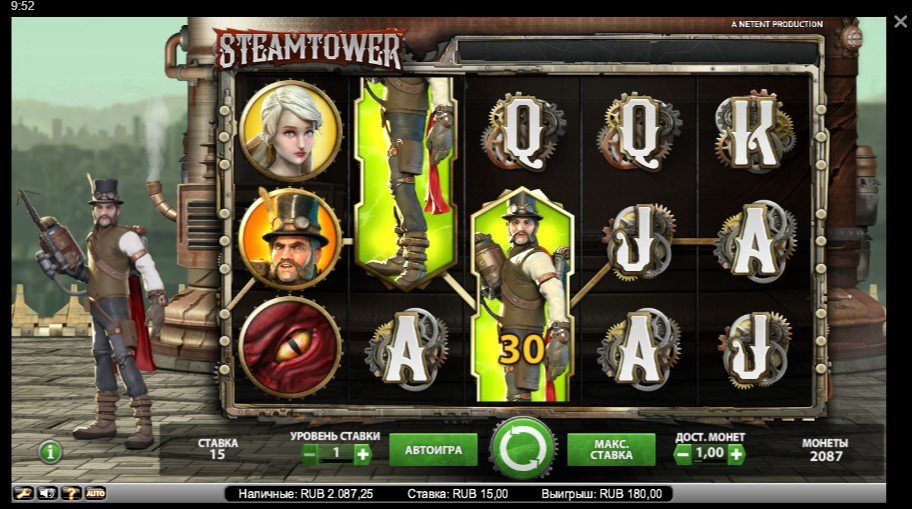Decrease Уровень ставки with the minus button
The width and height of the screenshot is (912, 509).
pos(310,454)
